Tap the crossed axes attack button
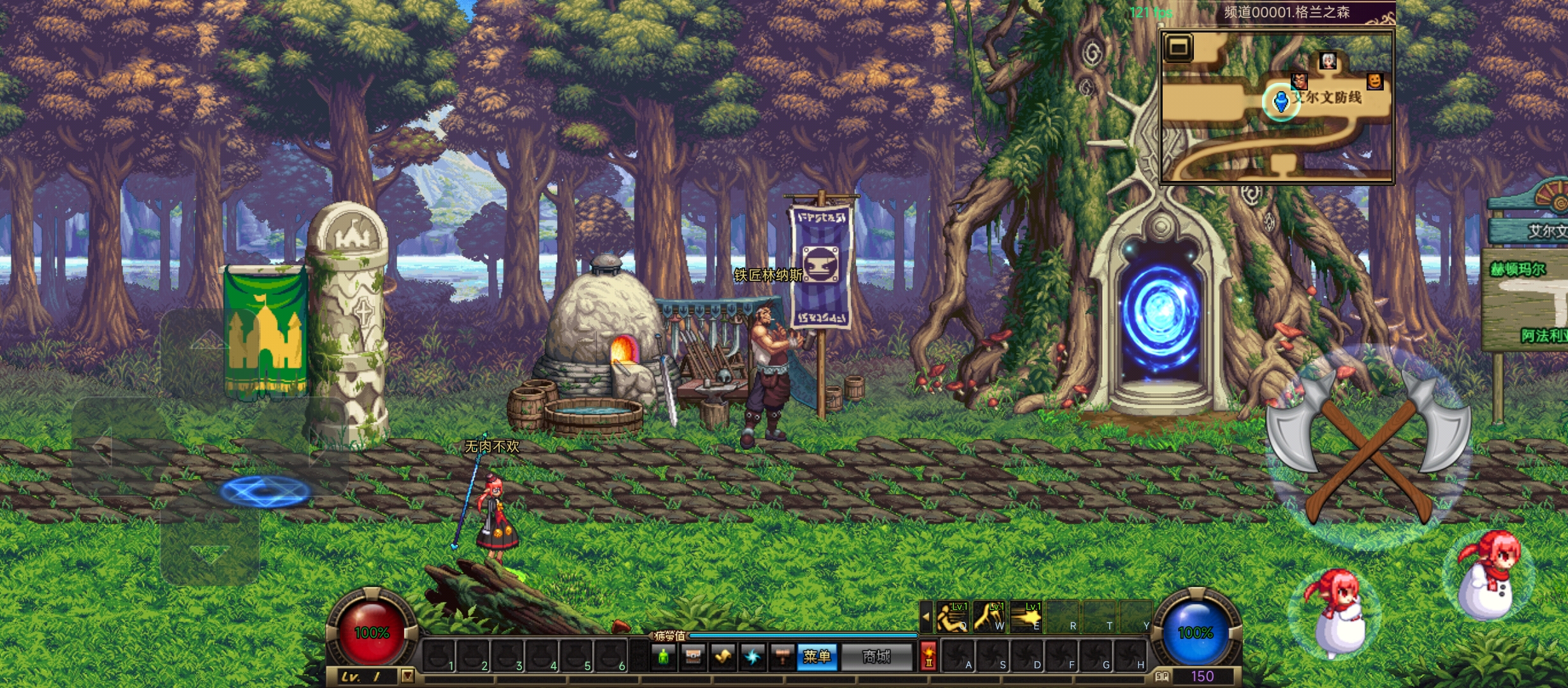The image size is (1568, 688). point(1368,446)
